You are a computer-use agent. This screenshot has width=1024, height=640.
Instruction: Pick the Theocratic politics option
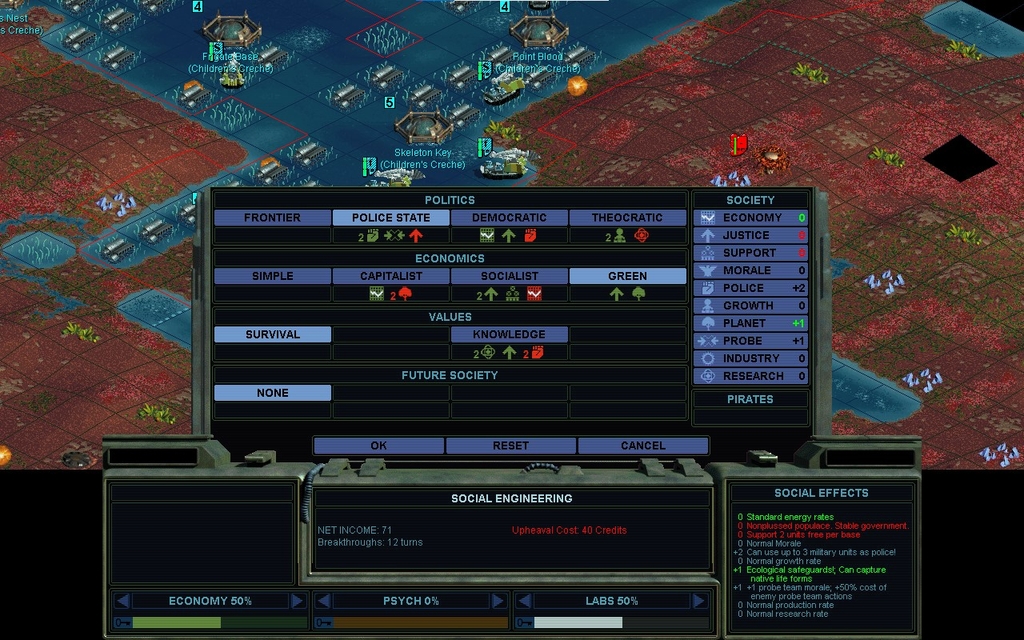(x=627, y=218)
